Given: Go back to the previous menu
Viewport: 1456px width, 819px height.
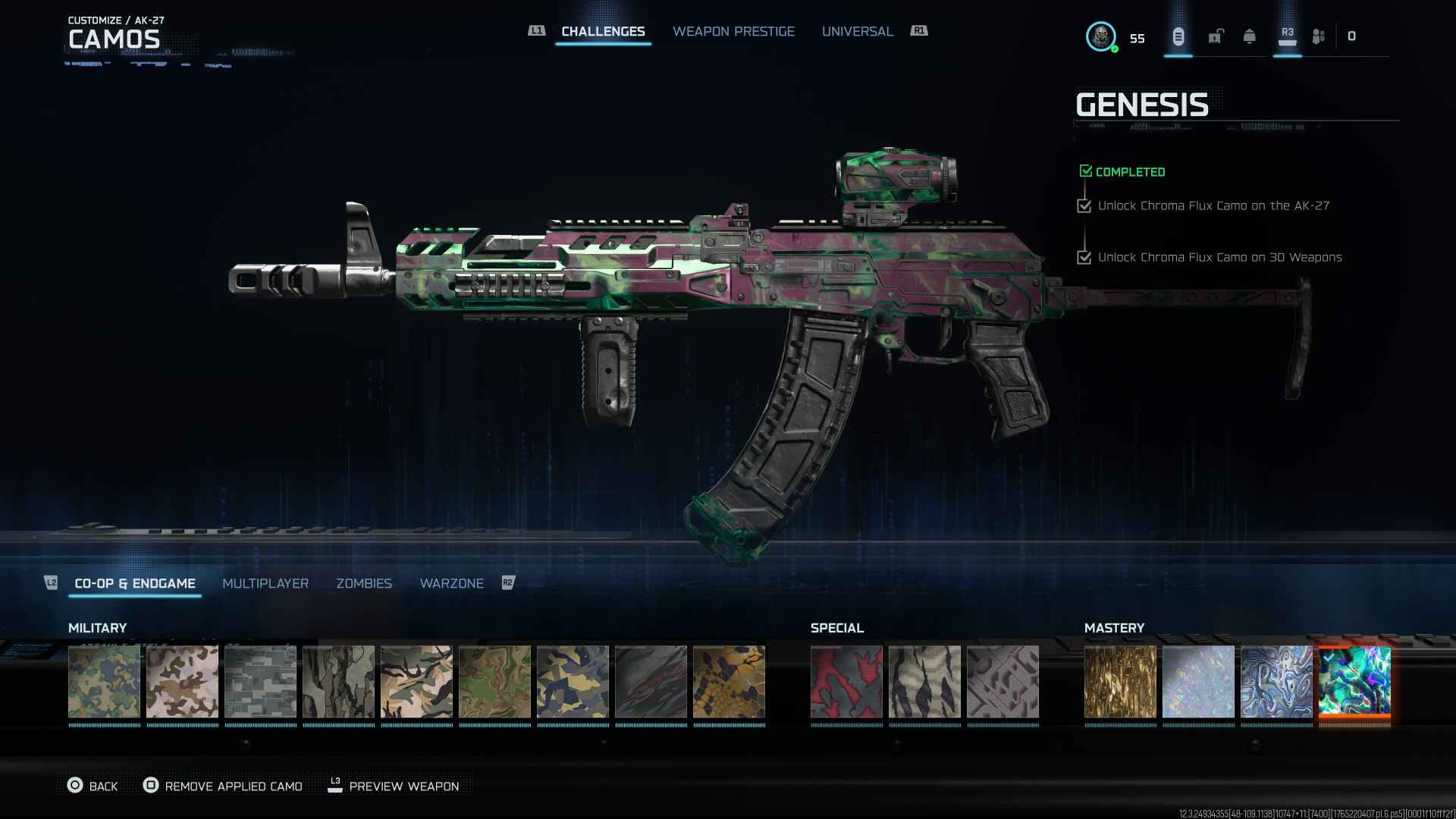Looking at the screenshot, I should pos(93,786).
